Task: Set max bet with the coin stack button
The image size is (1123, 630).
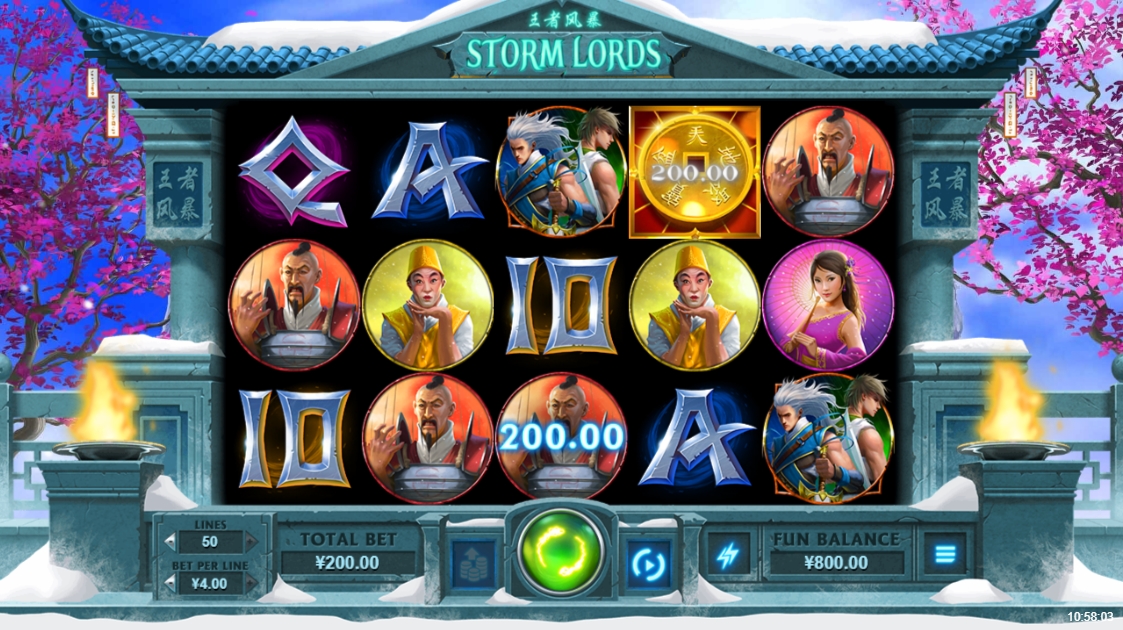Action: click(473, 564)
